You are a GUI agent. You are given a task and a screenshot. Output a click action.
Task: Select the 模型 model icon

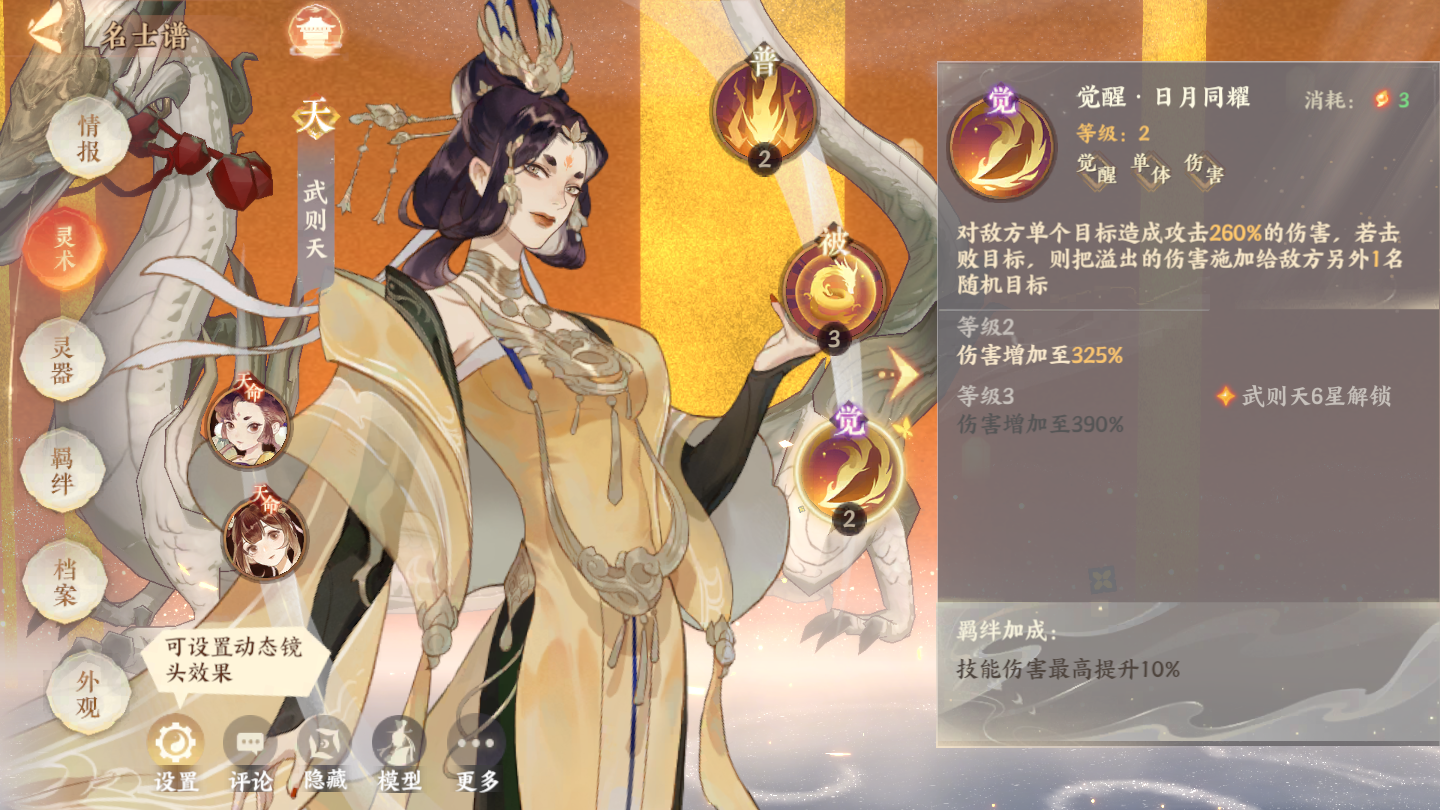click(x=399, y=744)
